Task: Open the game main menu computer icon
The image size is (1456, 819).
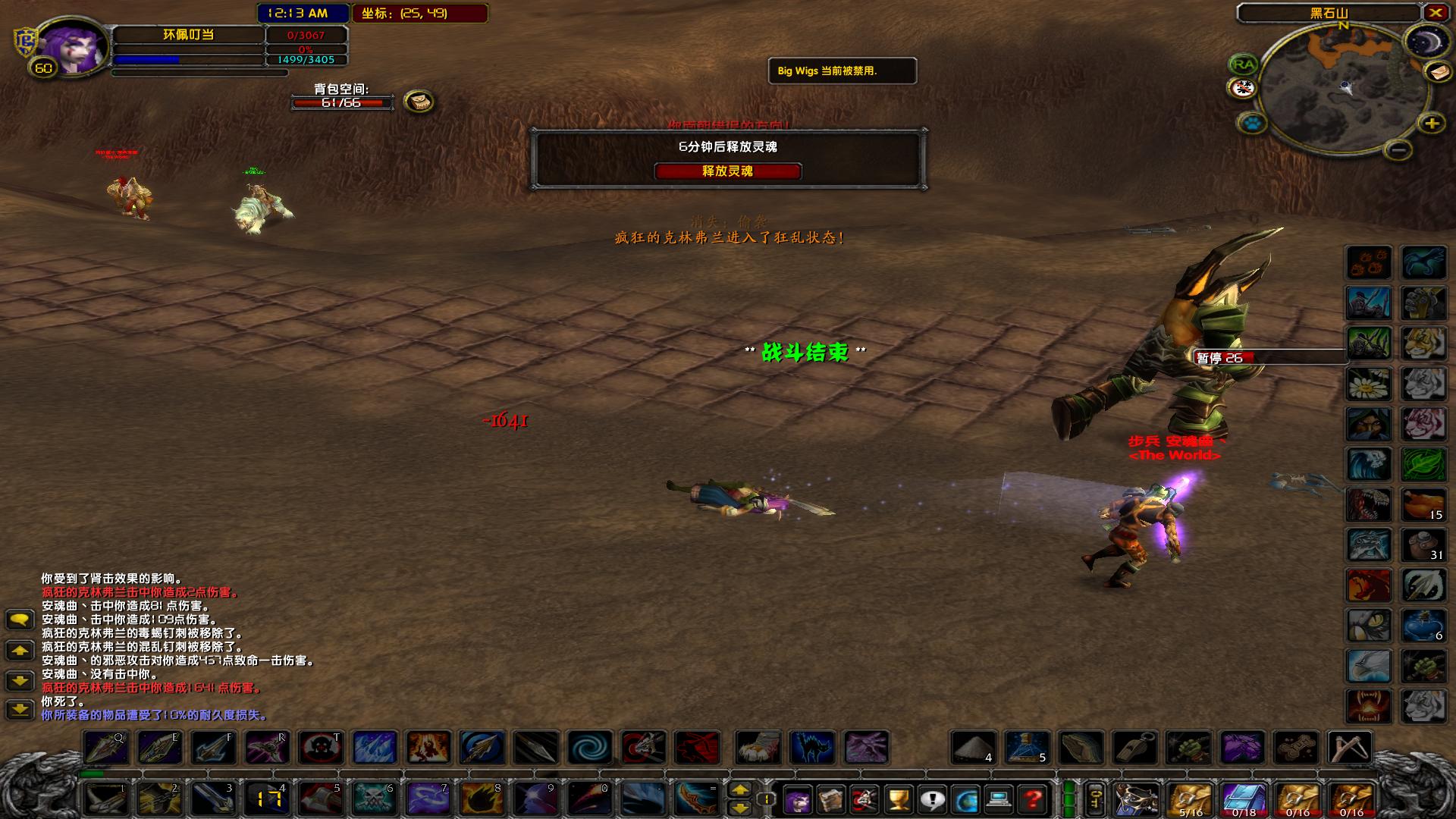Action: pyautogui.click(x=999, y=799)
